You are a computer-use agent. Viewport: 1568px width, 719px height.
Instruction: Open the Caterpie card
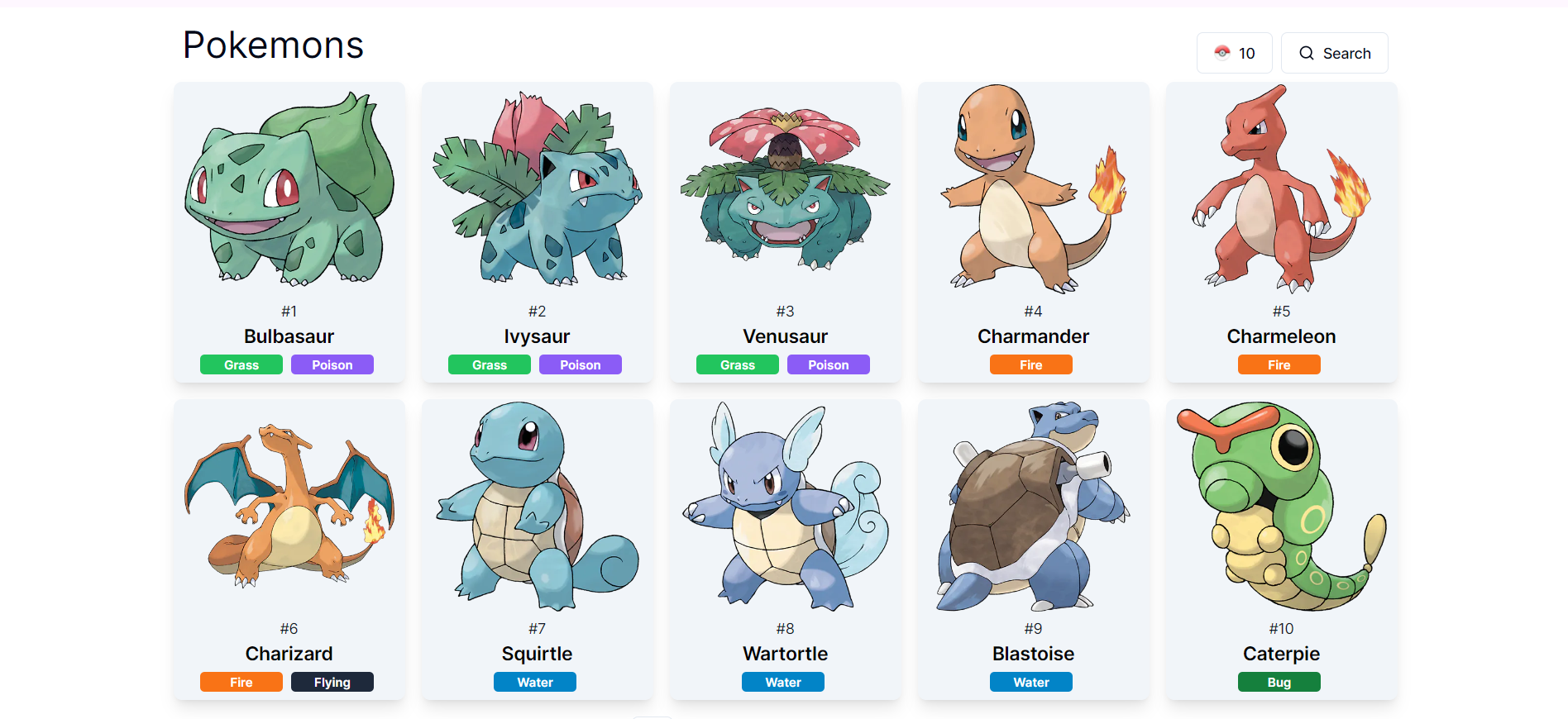pyautogui.click(x=1281, y=550)
